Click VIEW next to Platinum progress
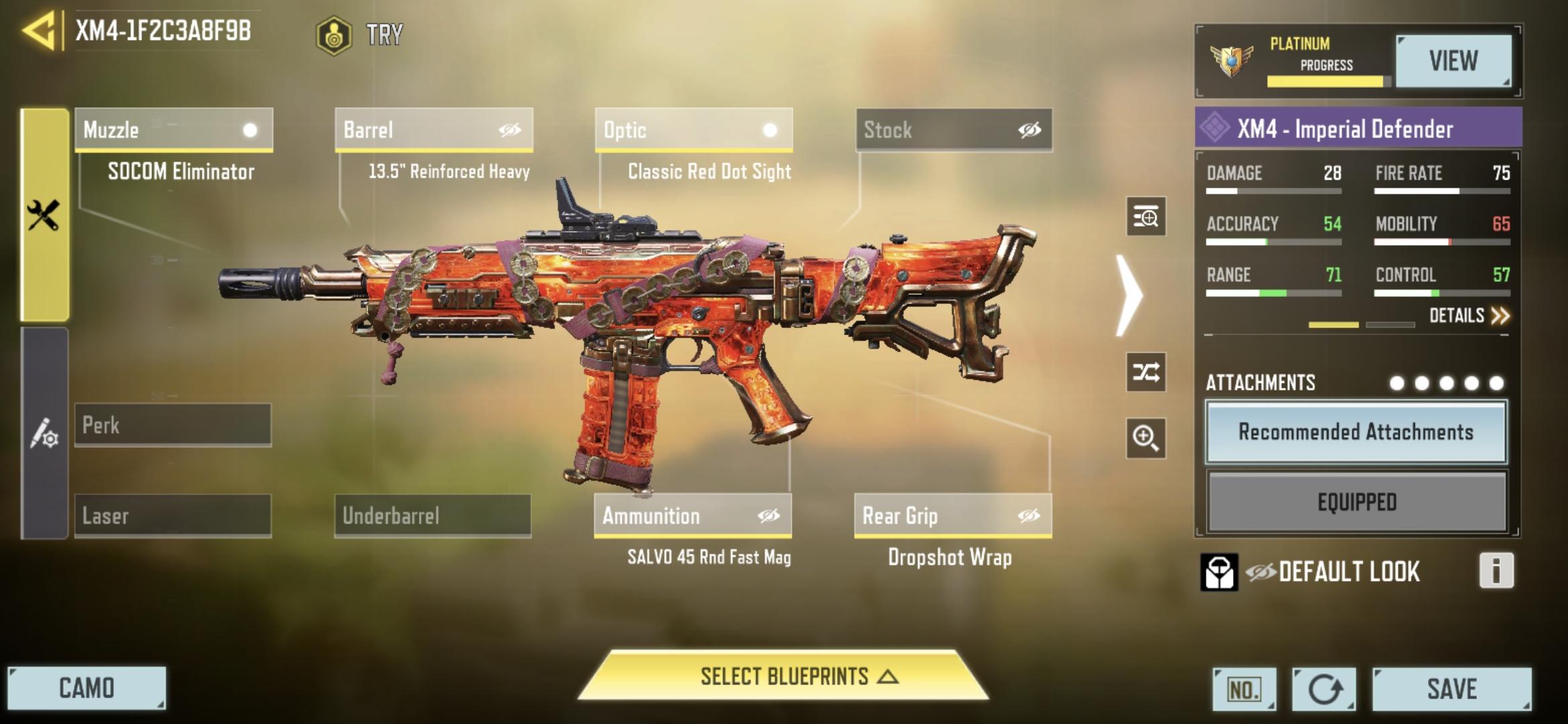1568x724 pixels. tap(1454, 62)
